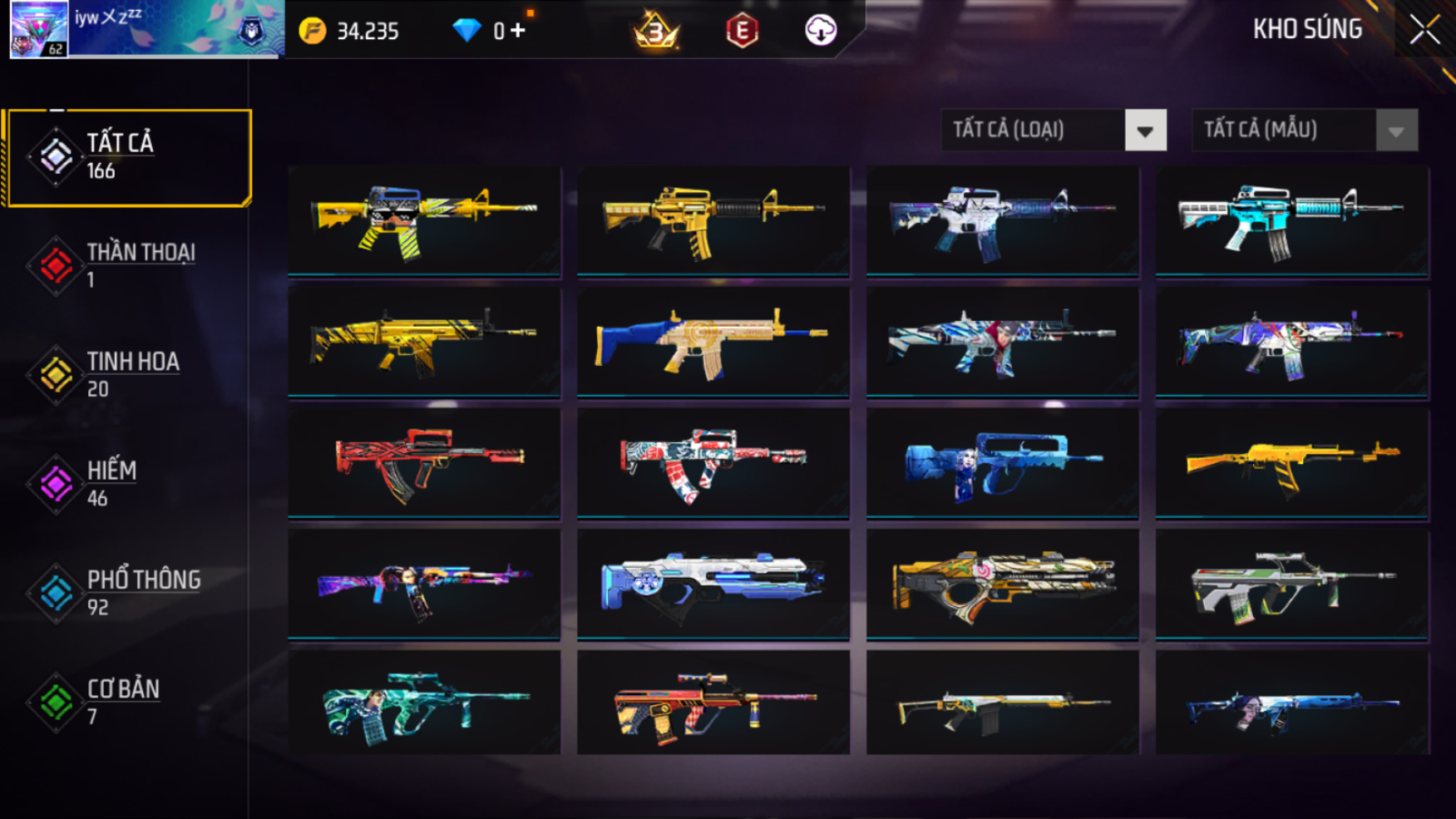Select the yellow sunglasses M4A1 skin
The width and height of the screenshot is (1456, 819).
(x=424, y=220)
